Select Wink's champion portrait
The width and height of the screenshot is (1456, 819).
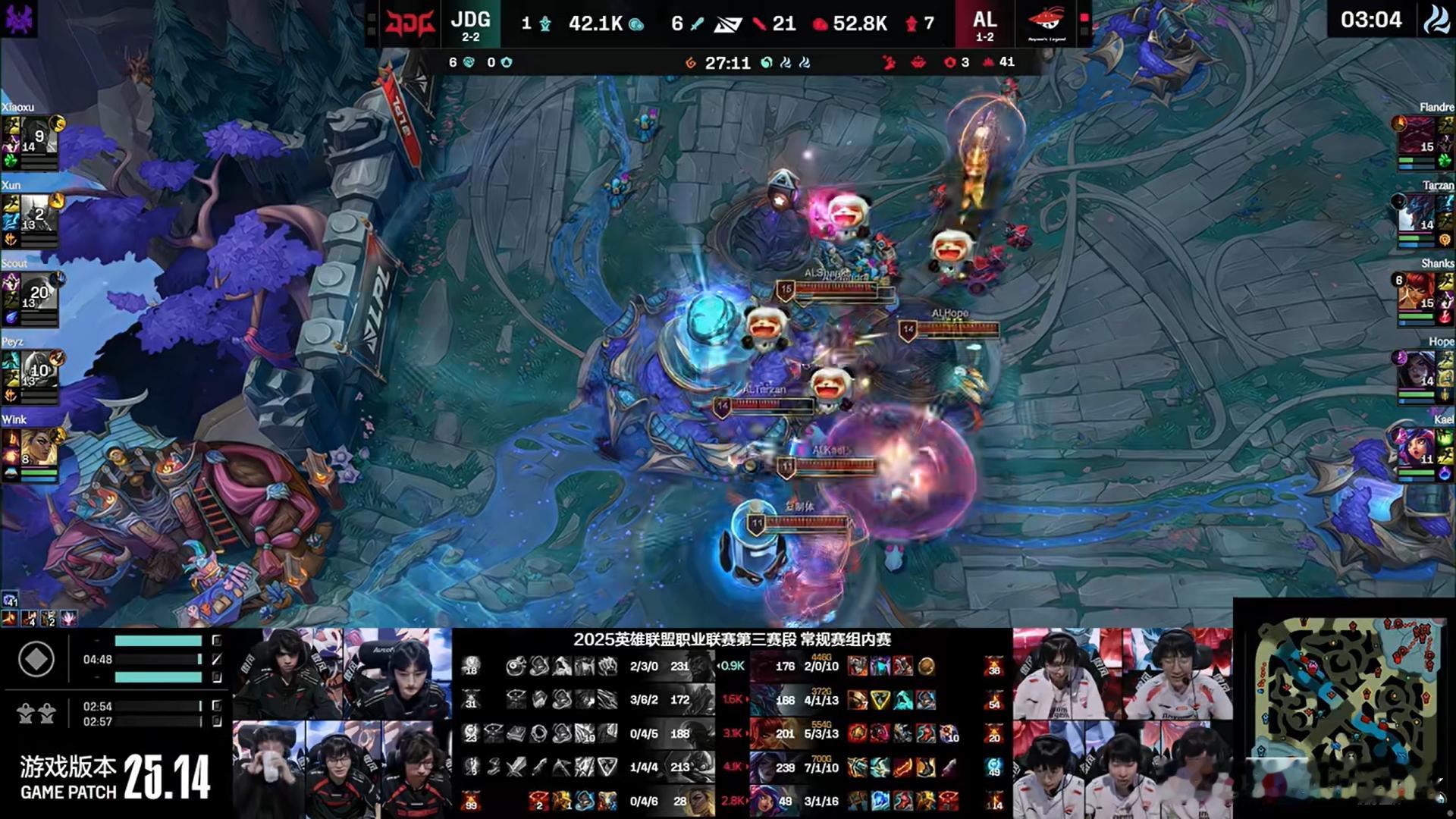click(x=39, y=449)
